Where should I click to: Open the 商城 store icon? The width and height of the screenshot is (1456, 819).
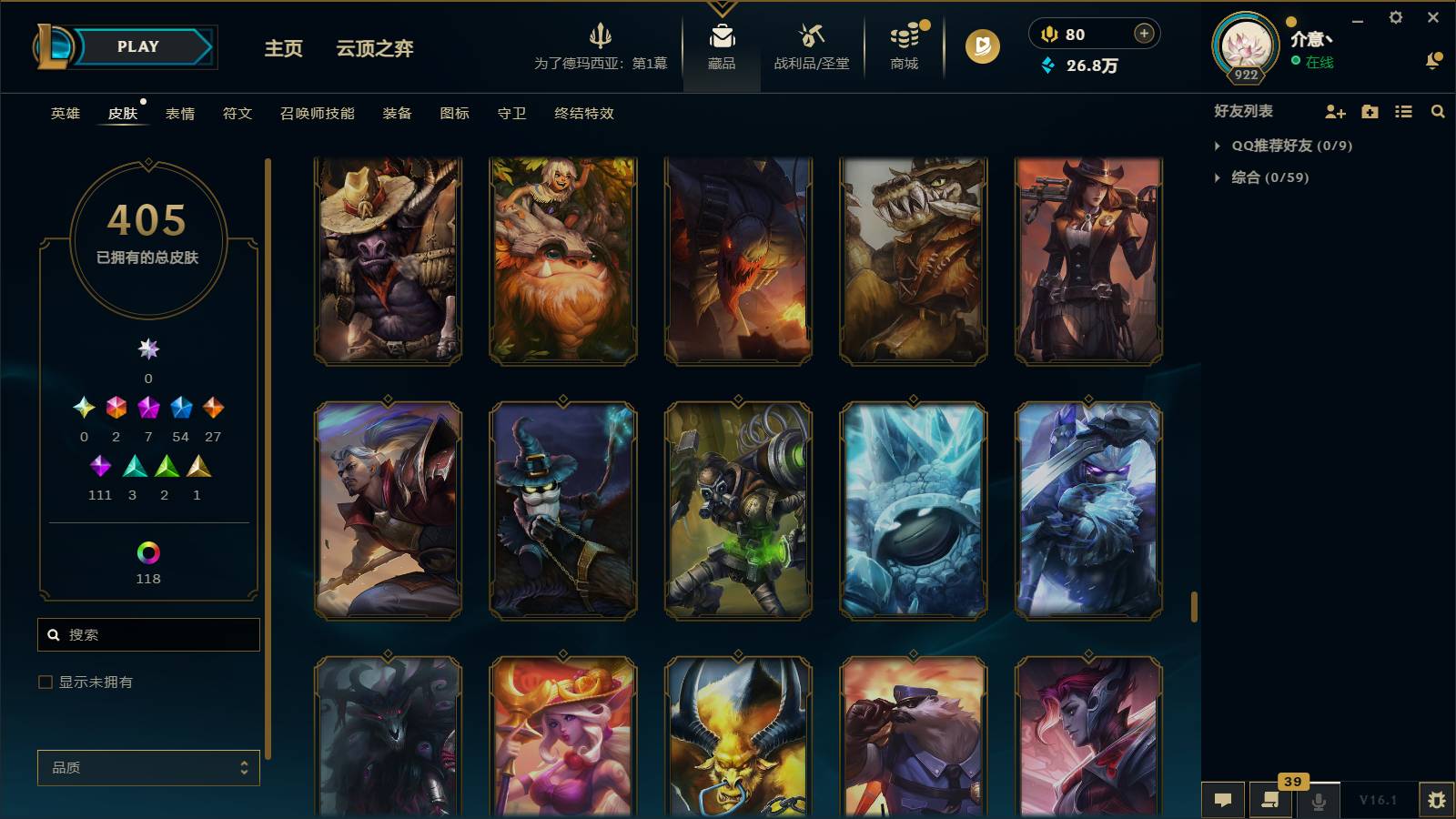click(902, 41)
